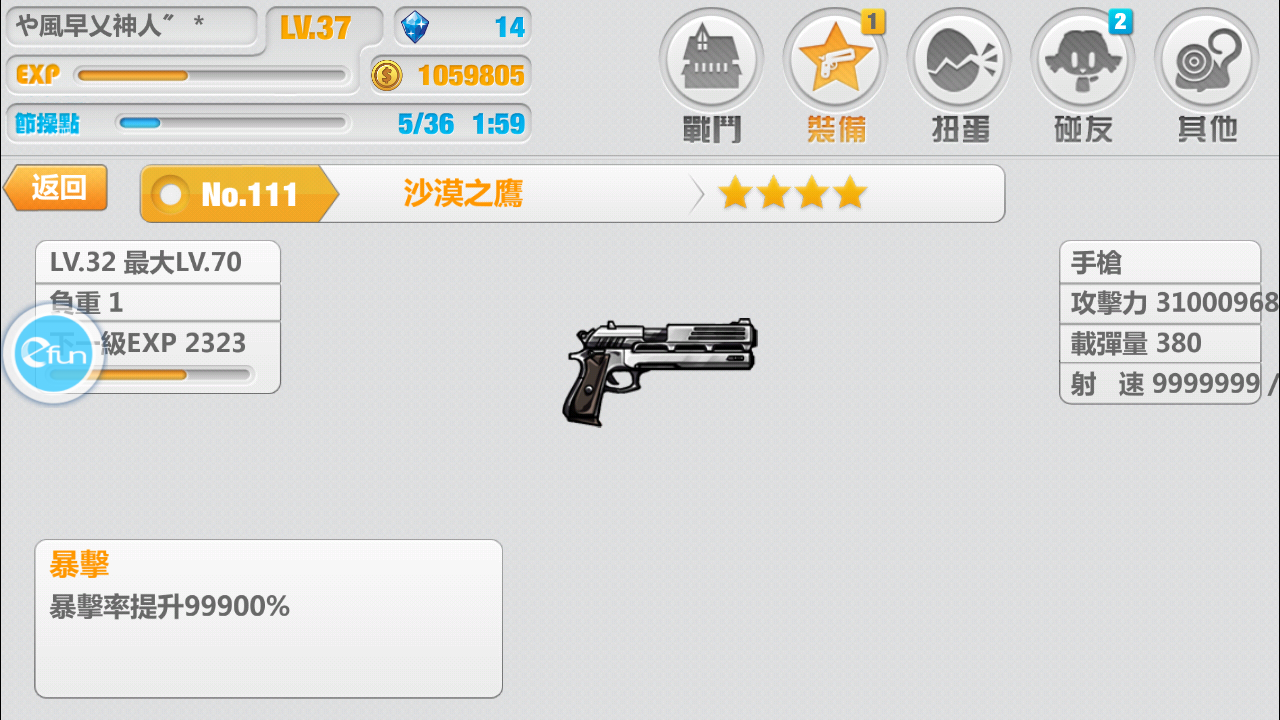1280x720 pixels.
Task: Show the 碰友 friends menu
Action: pos(1083,73)
